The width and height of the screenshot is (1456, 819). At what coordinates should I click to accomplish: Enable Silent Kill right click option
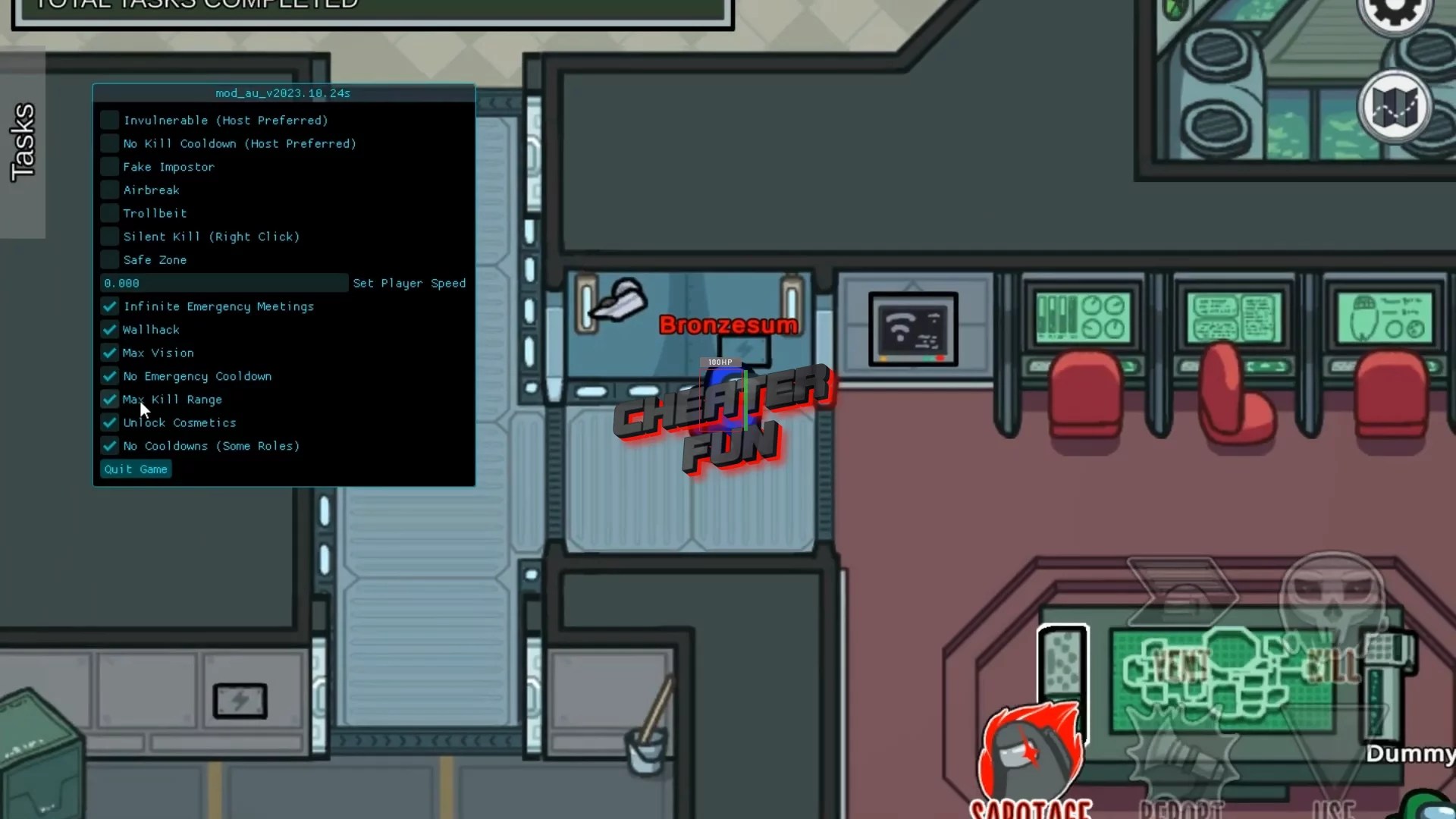109,236
